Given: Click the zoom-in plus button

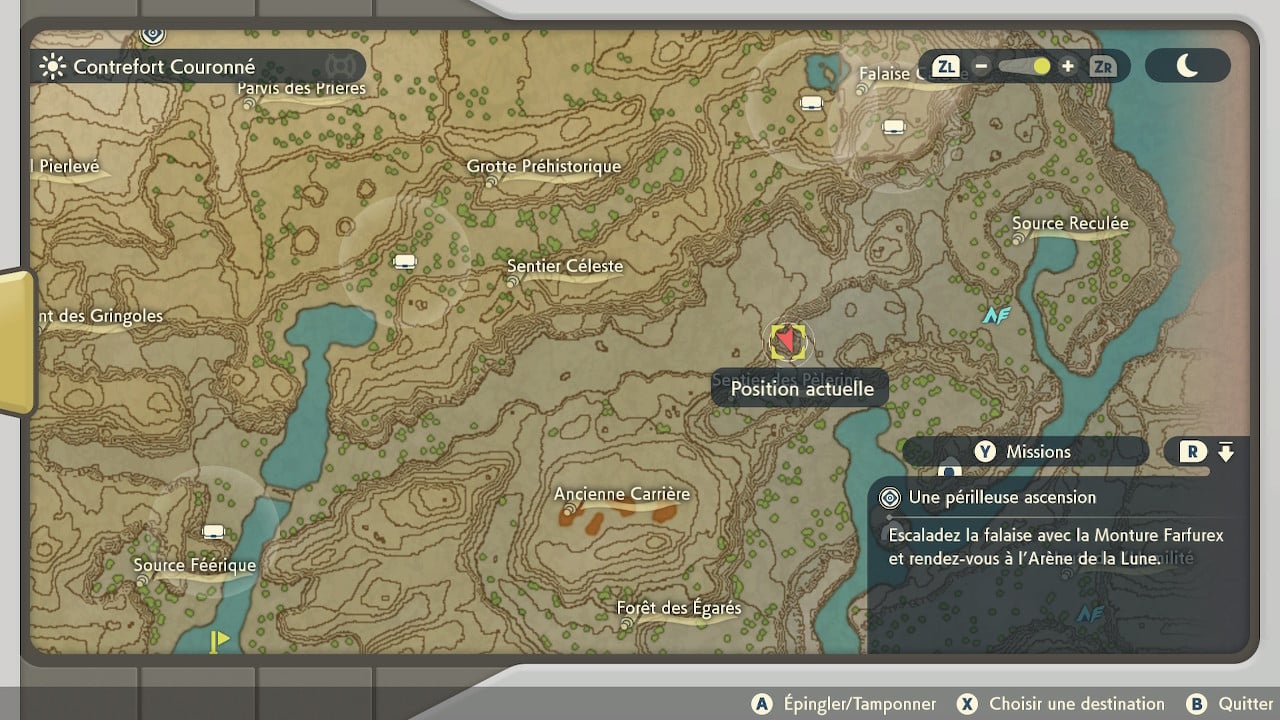Looking at the screenshot, I should (x=1068, y=67).
